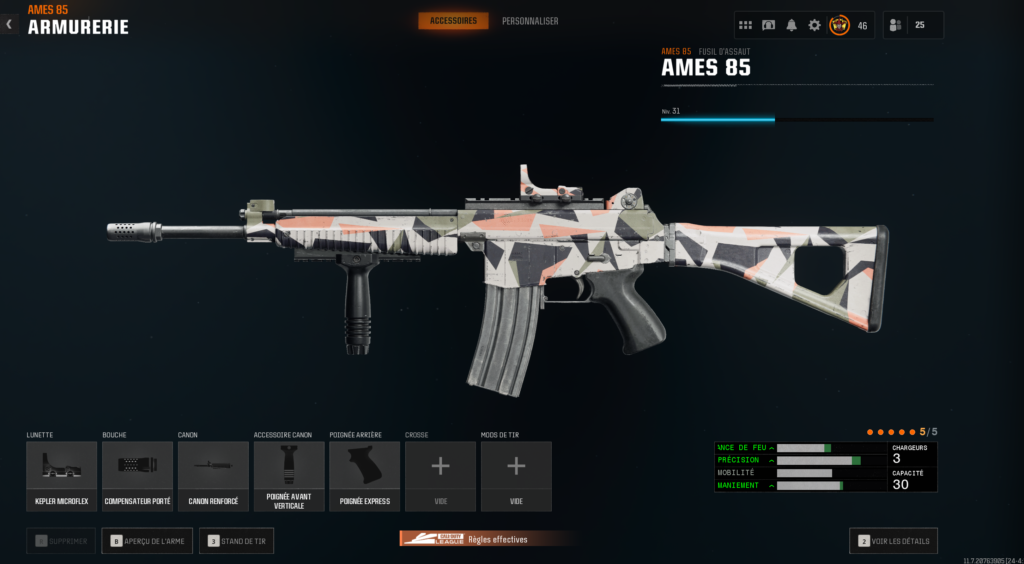Select the Accessoires tab
The width and height of the screenshot is (1024, 564).
point(453,21)
